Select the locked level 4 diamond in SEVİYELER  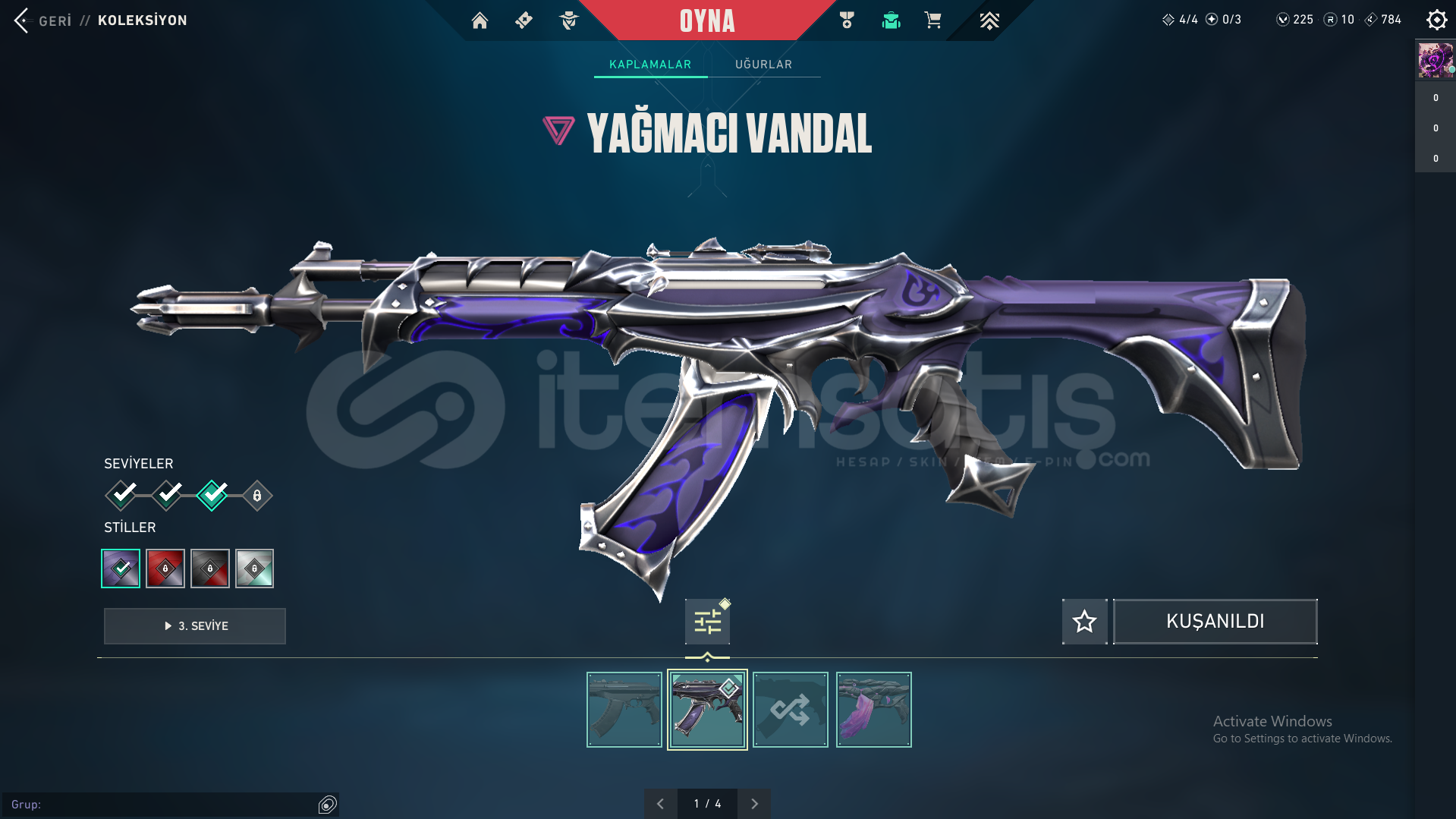(x=256, y=495)
